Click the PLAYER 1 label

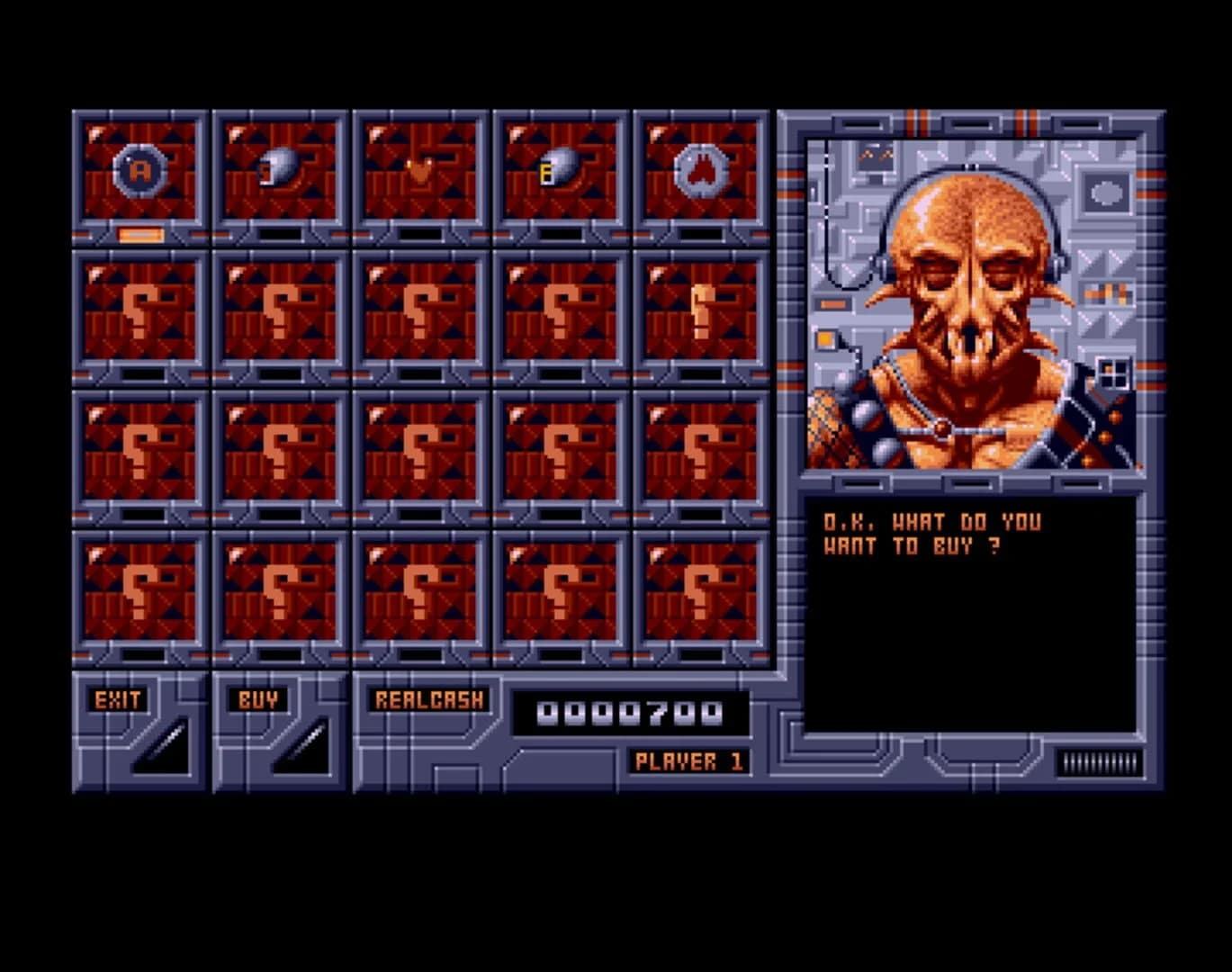tap(688, 760)
